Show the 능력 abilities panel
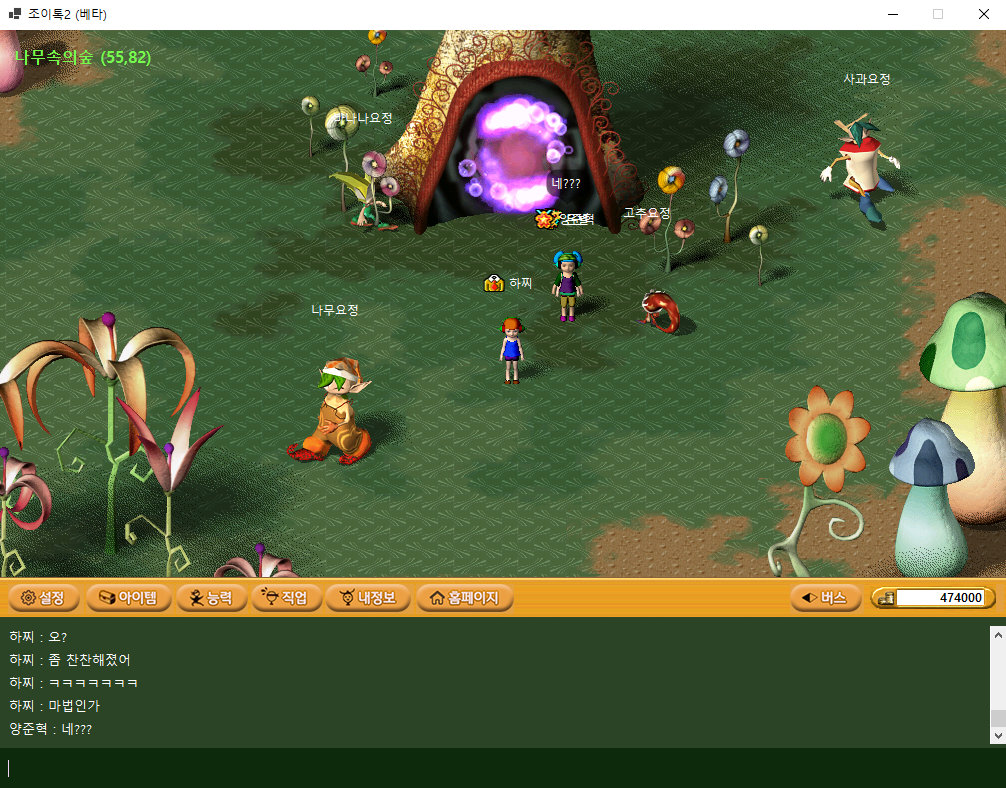1006x788 pixels. 211,598
